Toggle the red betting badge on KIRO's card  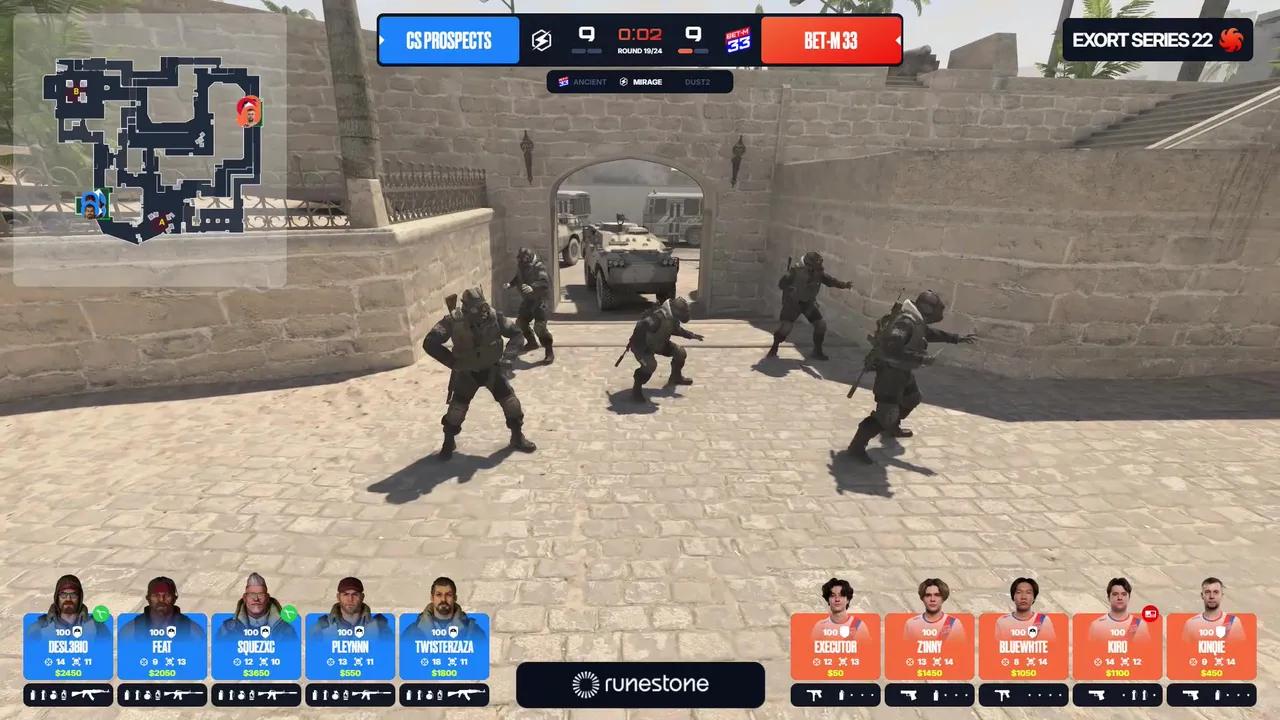point(1150,612)
